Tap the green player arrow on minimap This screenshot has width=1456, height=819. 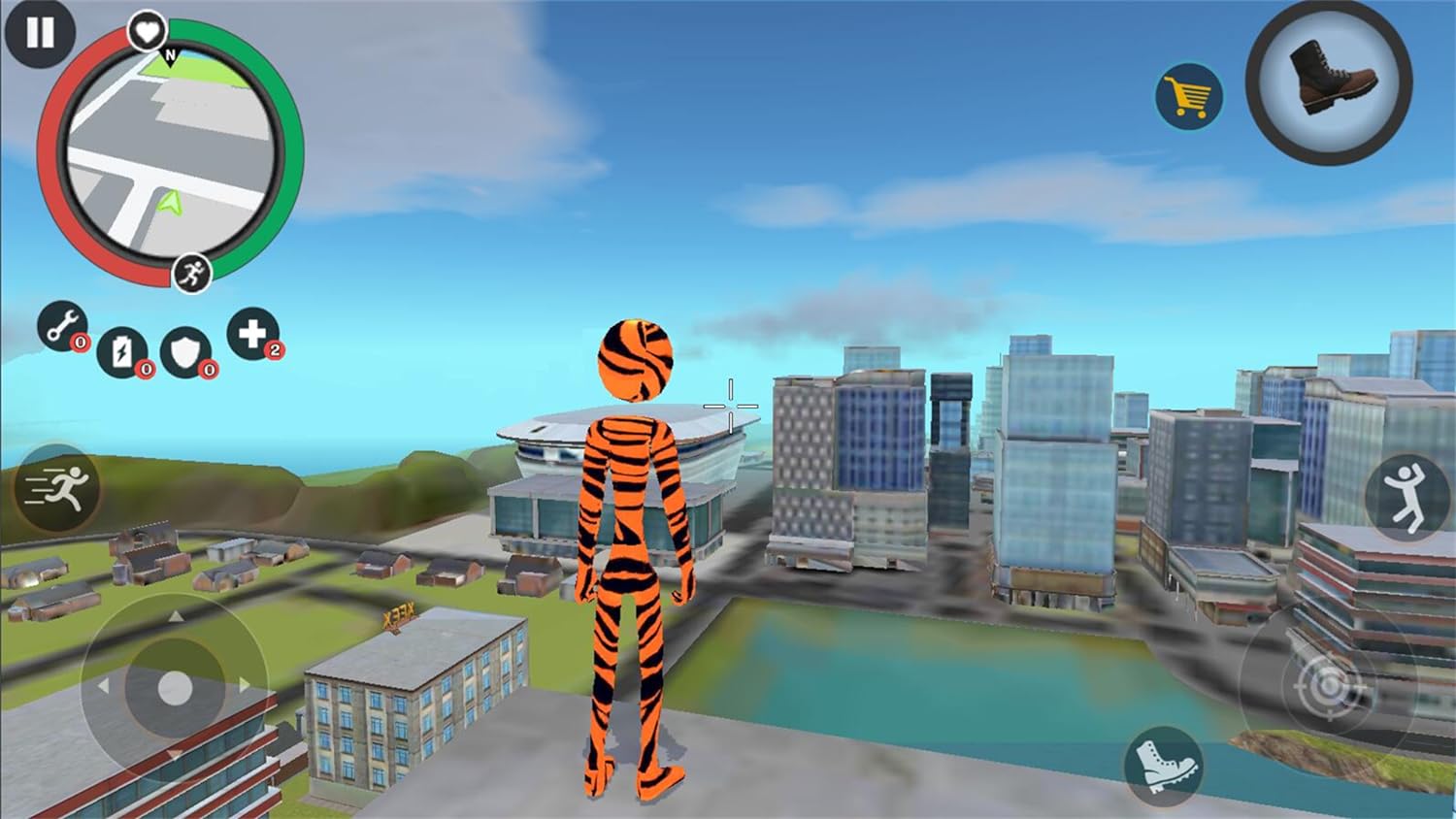click(167, 202)
